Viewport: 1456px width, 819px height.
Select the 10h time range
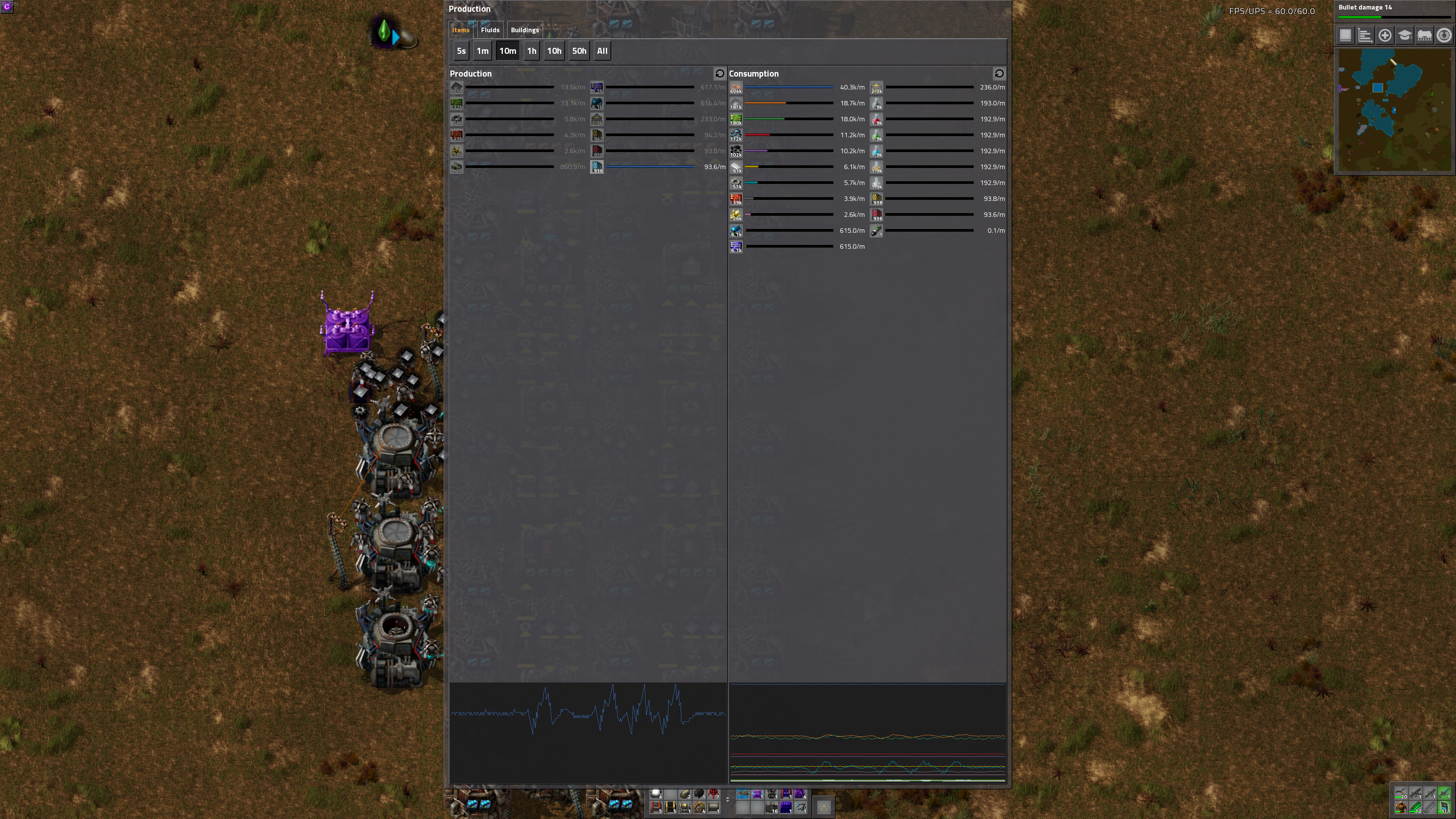[554, 51]
